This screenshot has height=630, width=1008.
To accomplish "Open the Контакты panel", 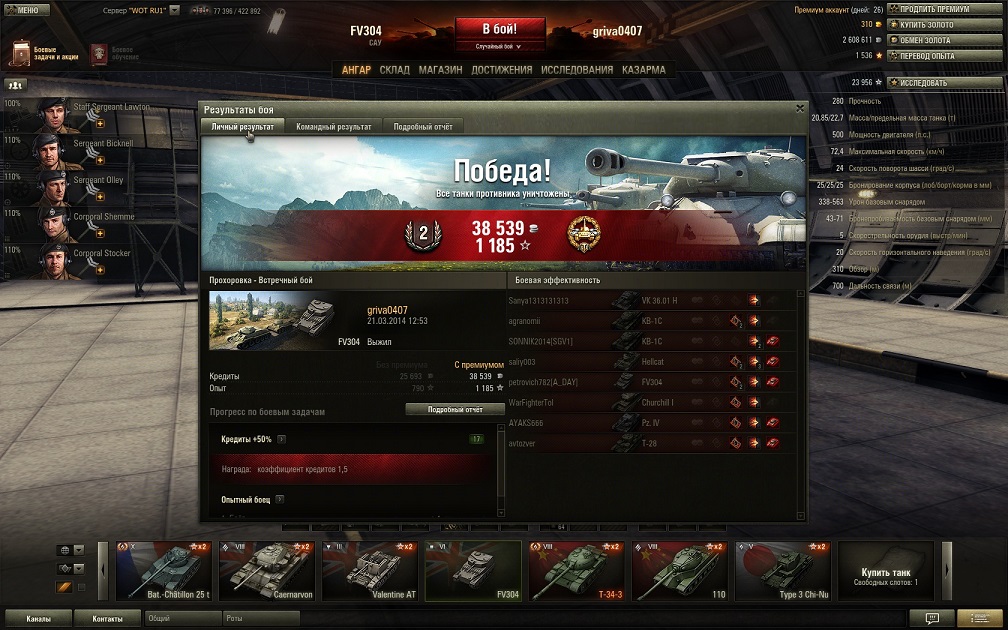I will click(107, 619).
